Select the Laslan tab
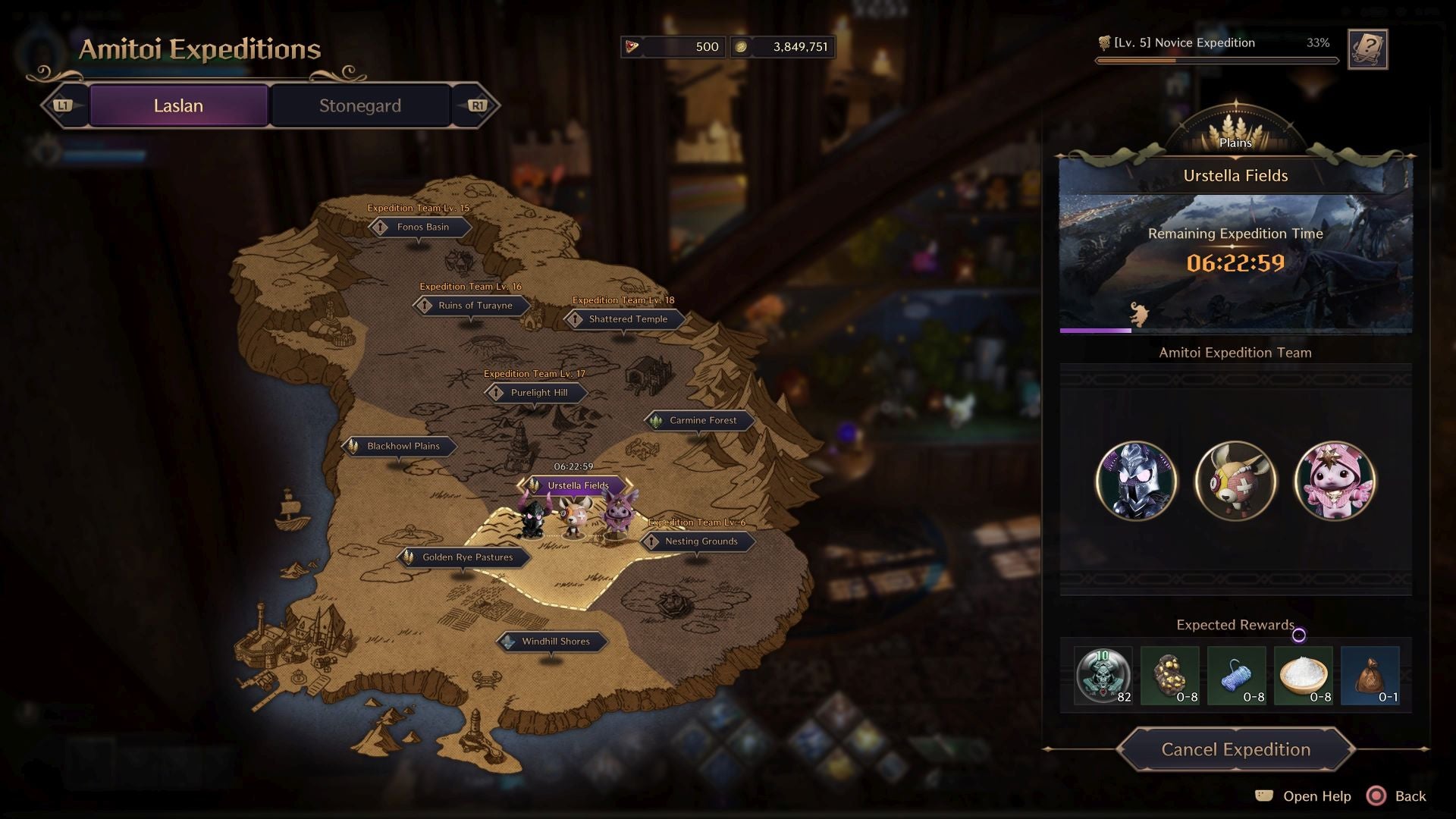1456x819 pixels. point(178,105)
